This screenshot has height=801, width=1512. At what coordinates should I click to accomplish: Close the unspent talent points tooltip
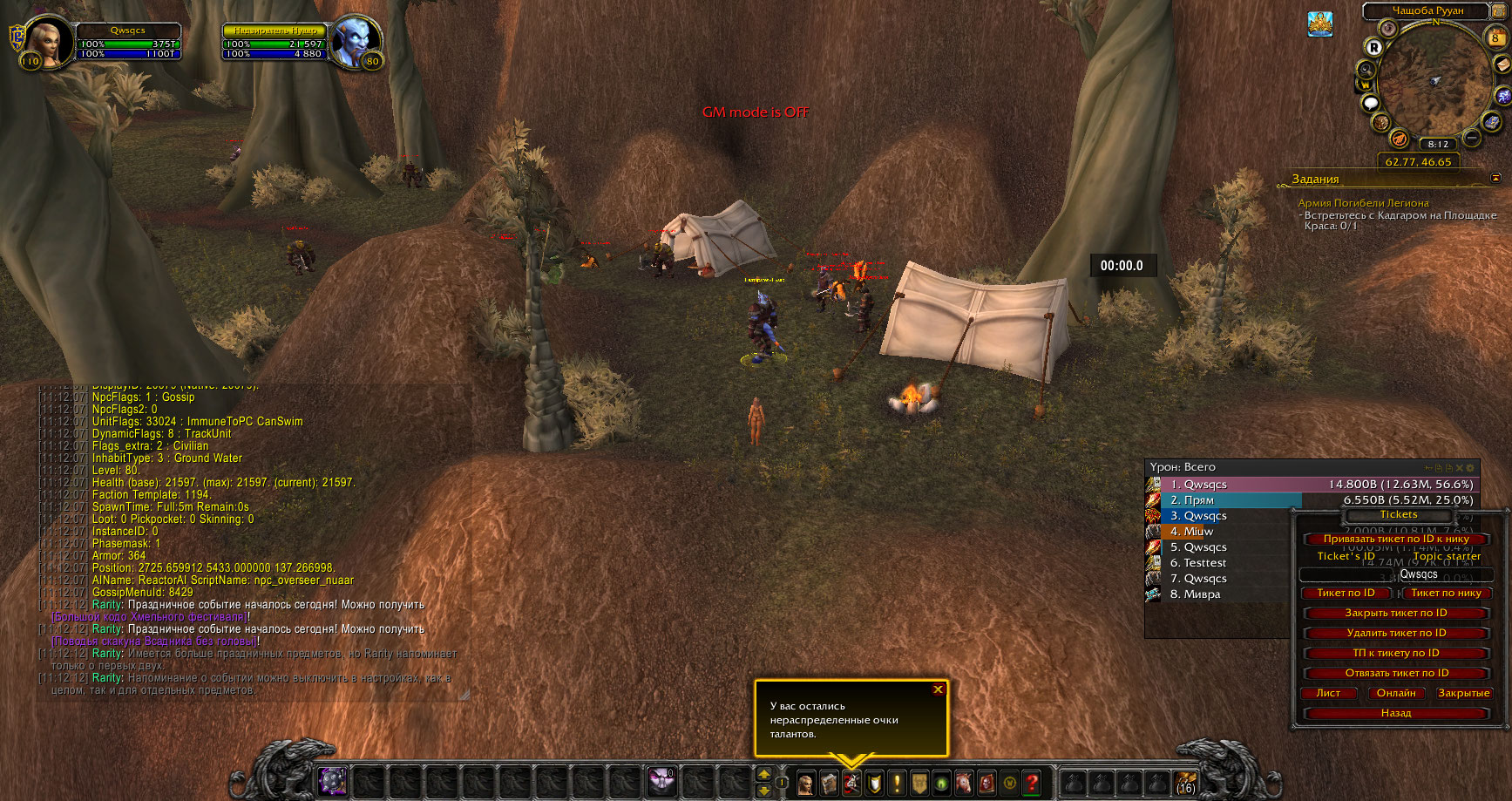pos(938,689)
